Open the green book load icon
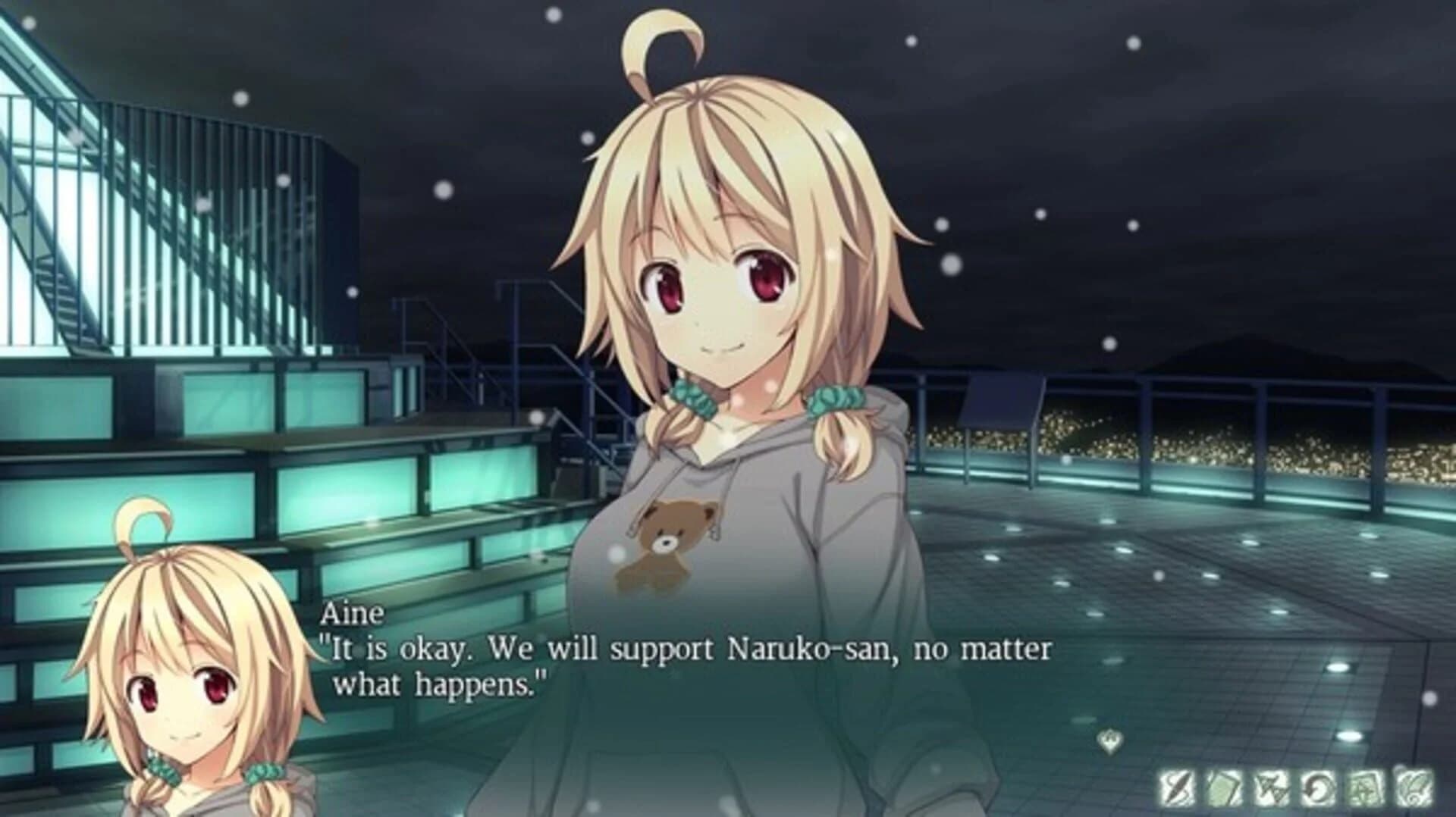This screenshot has height=817, width=1456. tap(1223, 786)
